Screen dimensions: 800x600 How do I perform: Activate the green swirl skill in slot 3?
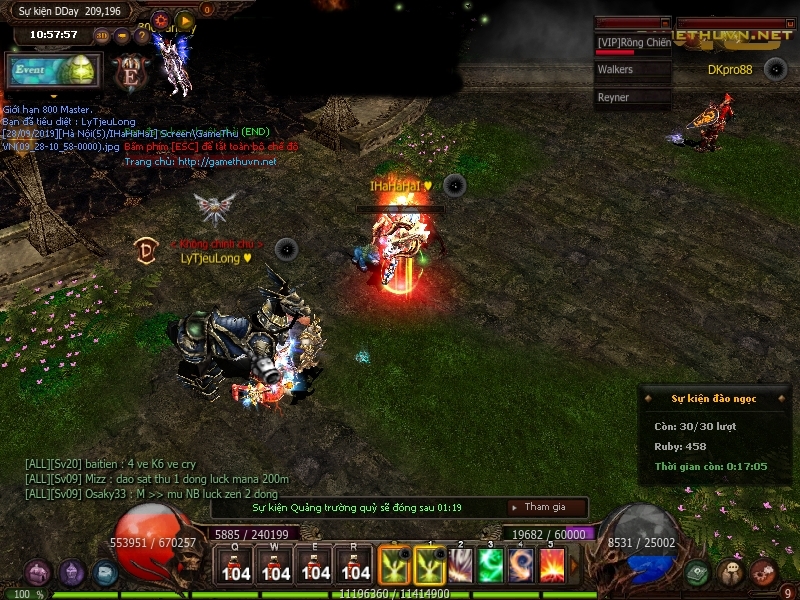click(x=491, y=565)
